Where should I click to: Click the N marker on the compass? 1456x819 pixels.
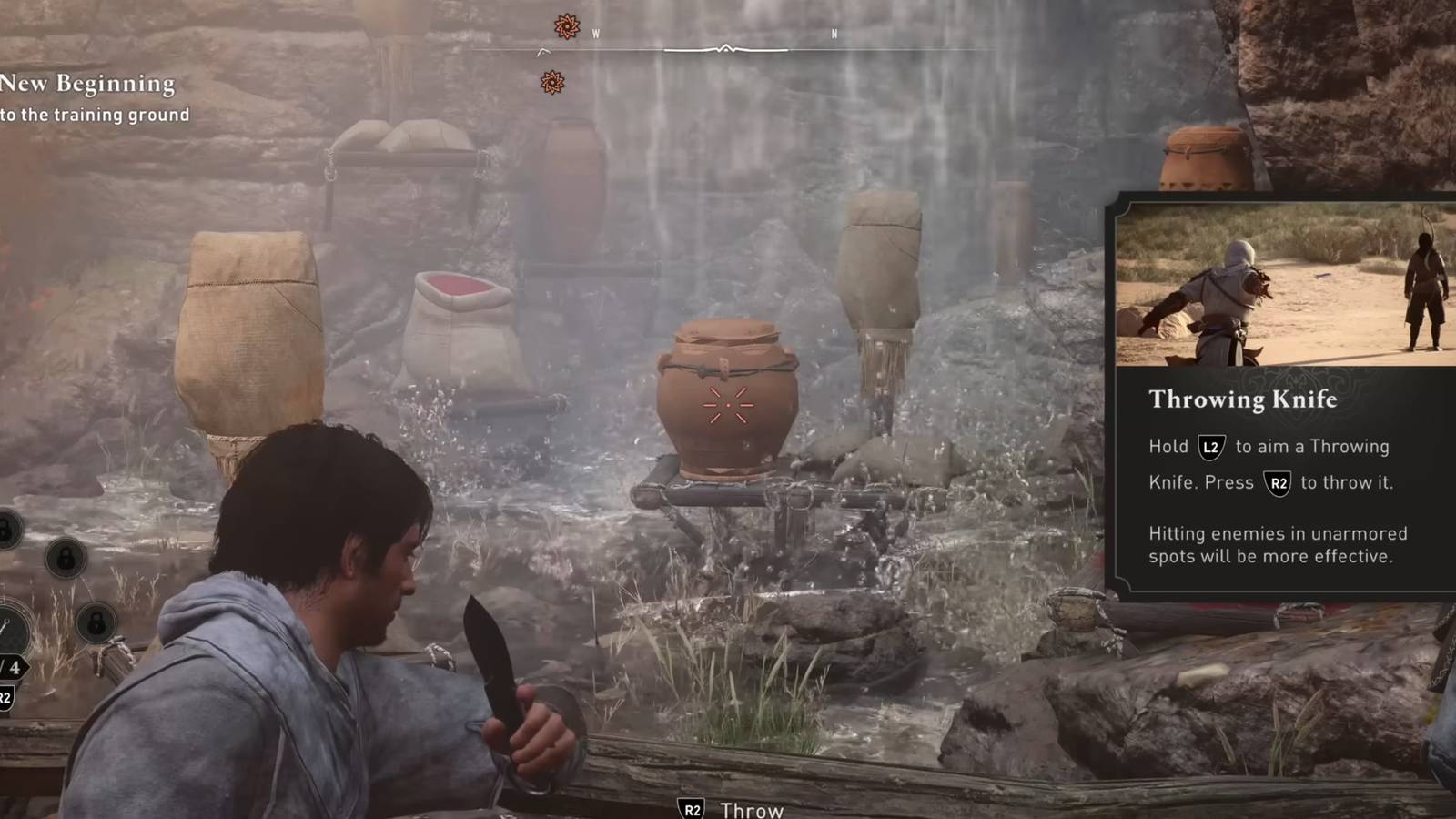point(834,35)
